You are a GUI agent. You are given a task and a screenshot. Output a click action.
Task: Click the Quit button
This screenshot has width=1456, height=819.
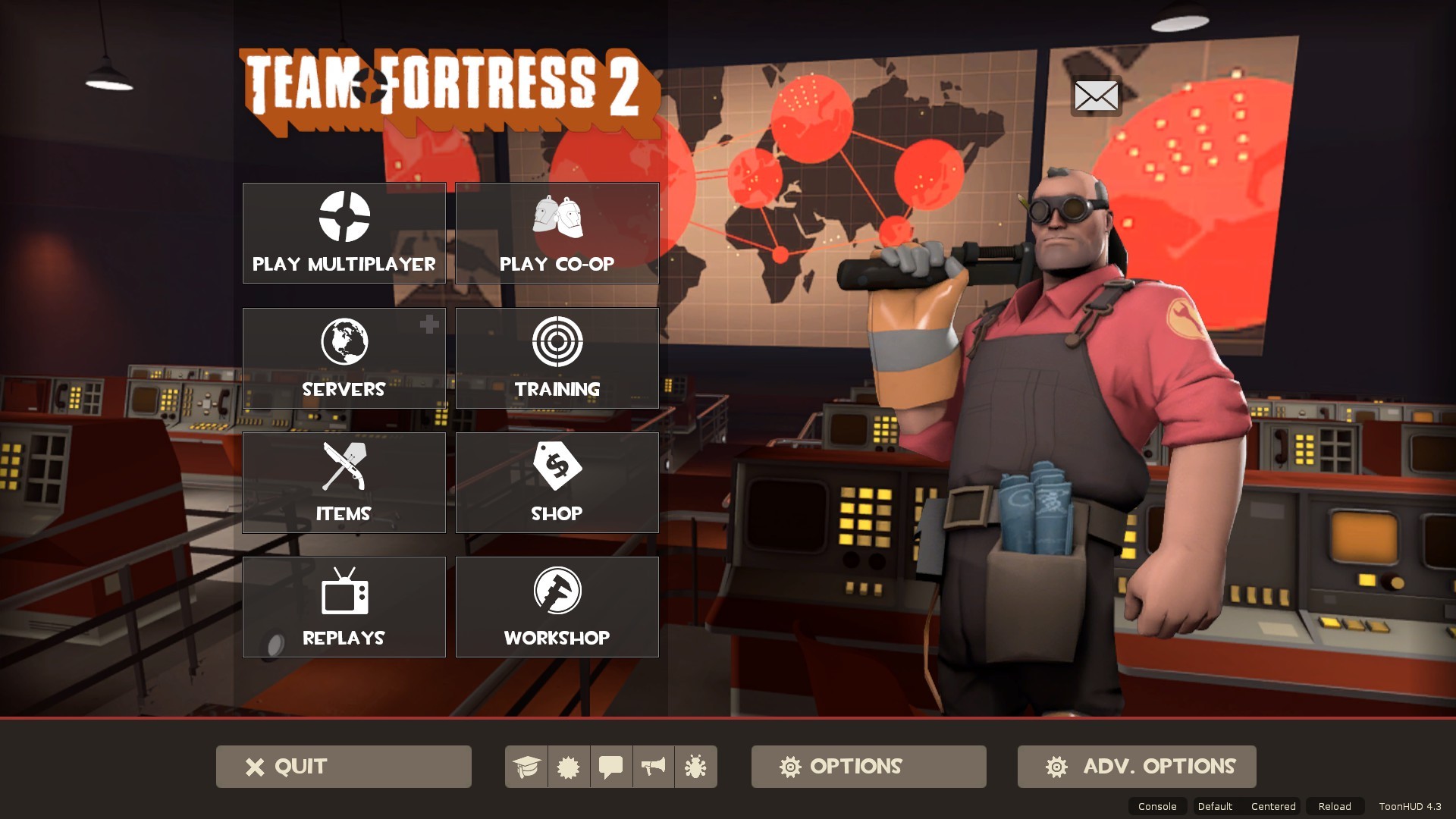(343, 767)
